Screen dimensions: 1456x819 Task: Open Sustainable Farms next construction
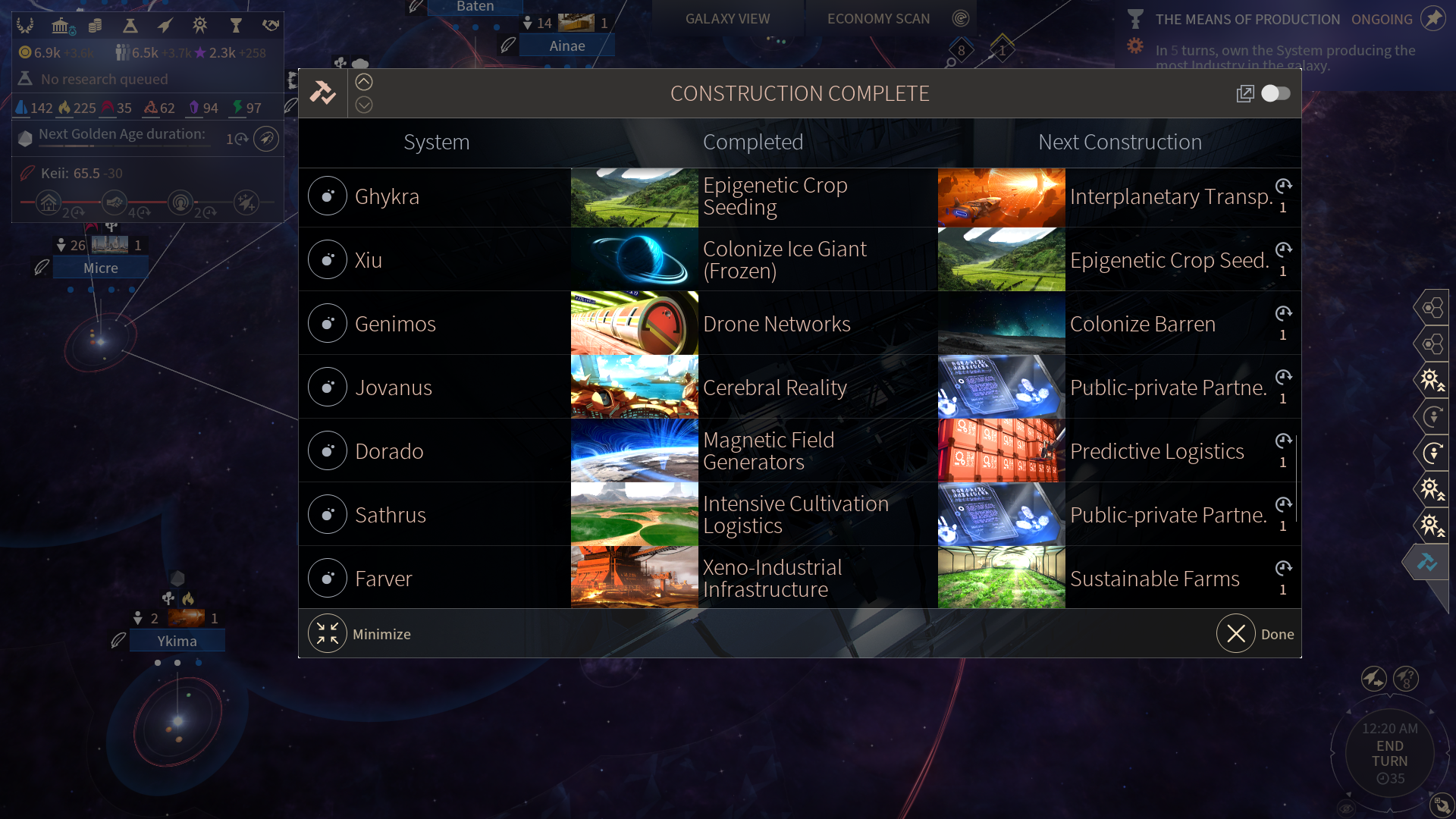1154,579
